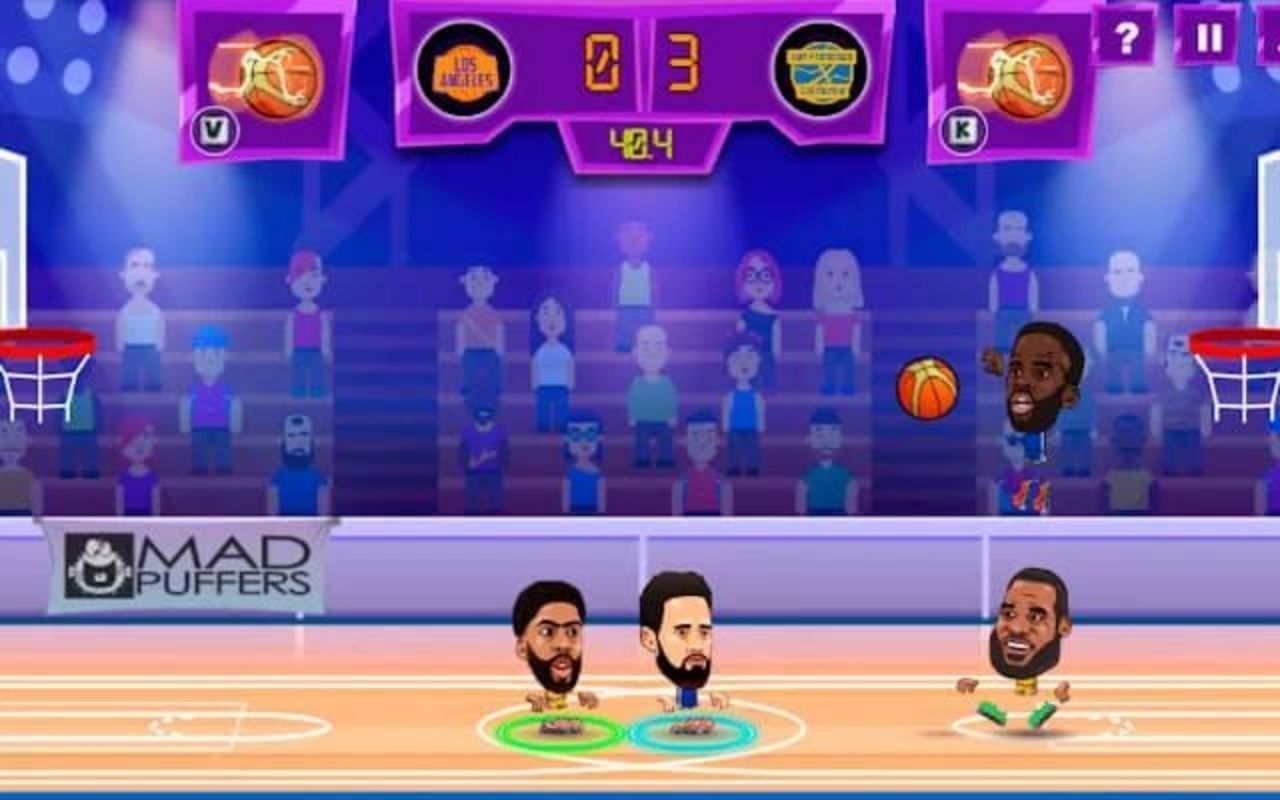Click the left basketball hoop
1280x800 pixels.
click(x=42, y=355)
